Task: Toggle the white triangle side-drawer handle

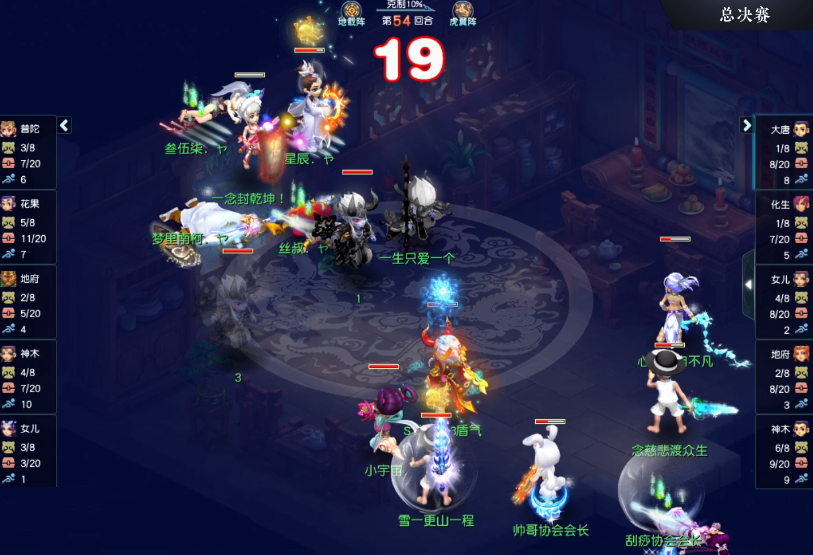Action: [x=748, y=285]
